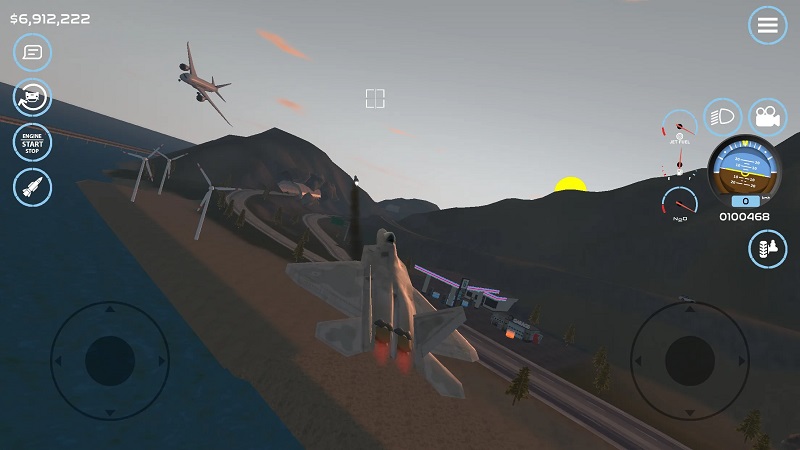
Task: Open the chat message bubble
Action: [x=32, y=51]
